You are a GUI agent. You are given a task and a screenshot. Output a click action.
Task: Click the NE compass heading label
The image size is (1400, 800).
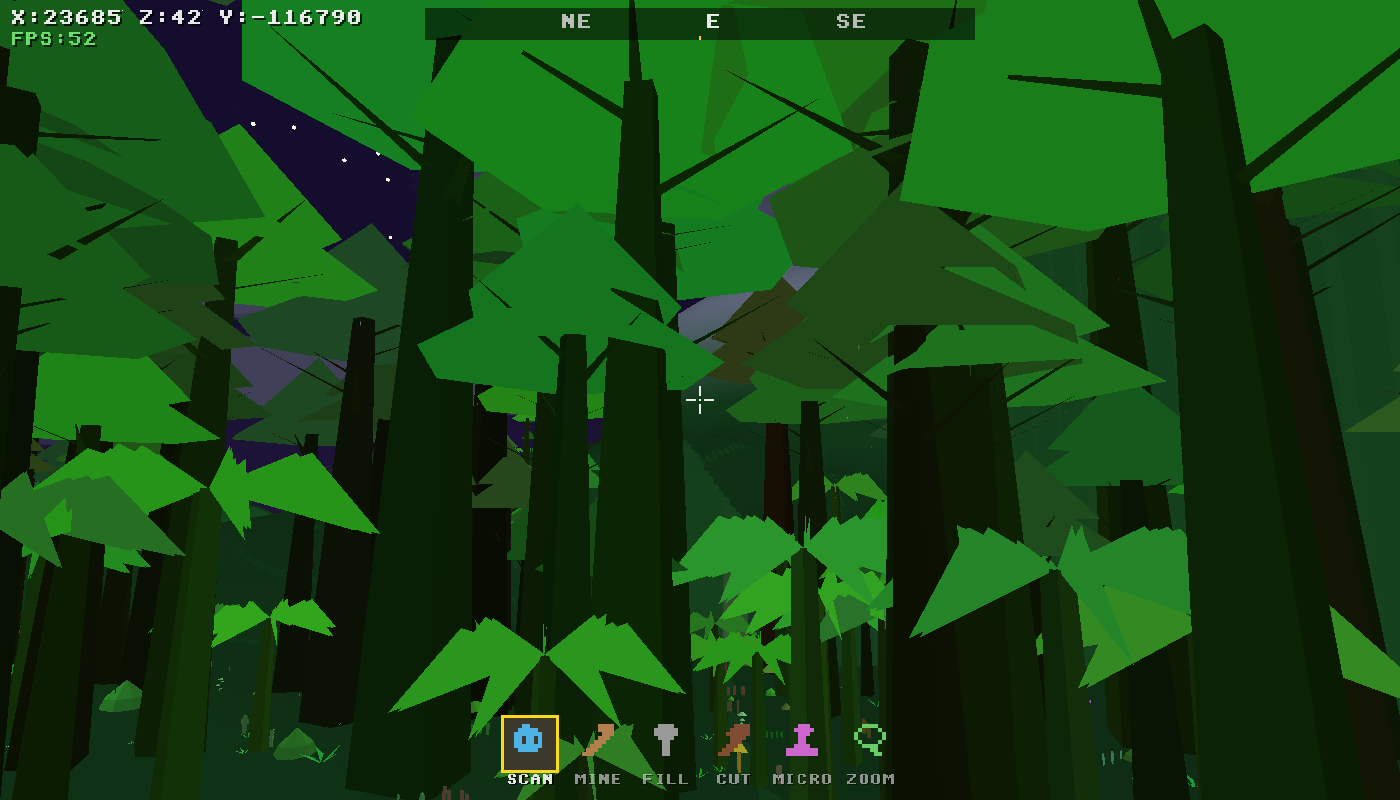pyautogui.click(x=575, y=21)
